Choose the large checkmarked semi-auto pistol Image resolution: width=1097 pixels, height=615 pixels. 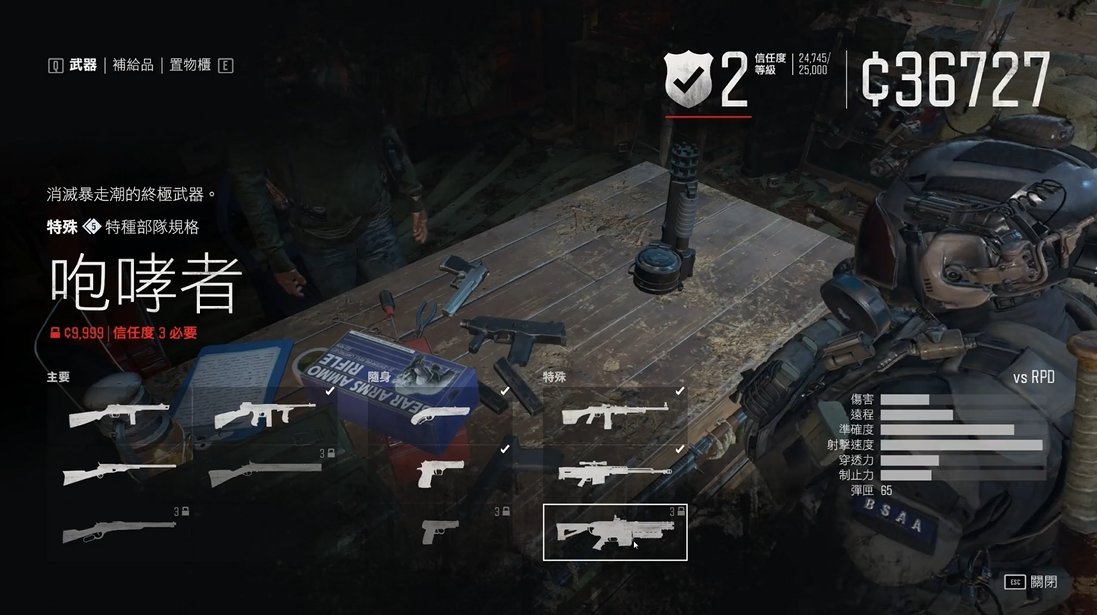coord(440,472)
